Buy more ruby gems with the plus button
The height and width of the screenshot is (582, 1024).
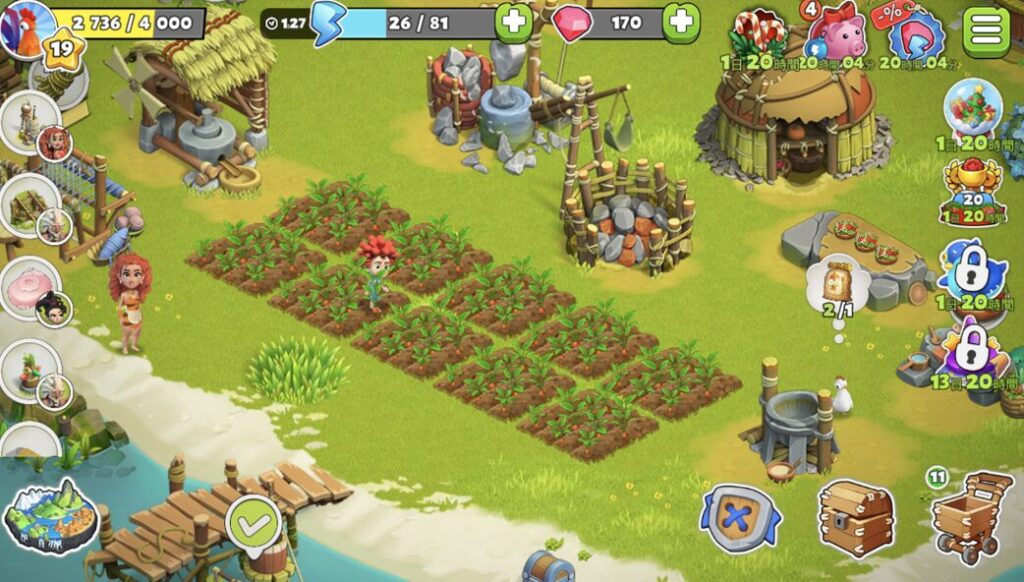(680, 22)
